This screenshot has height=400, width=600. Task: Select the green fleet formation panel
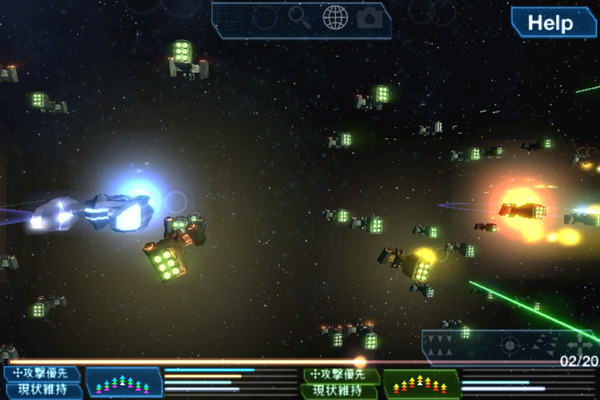[x=422, y=382]
